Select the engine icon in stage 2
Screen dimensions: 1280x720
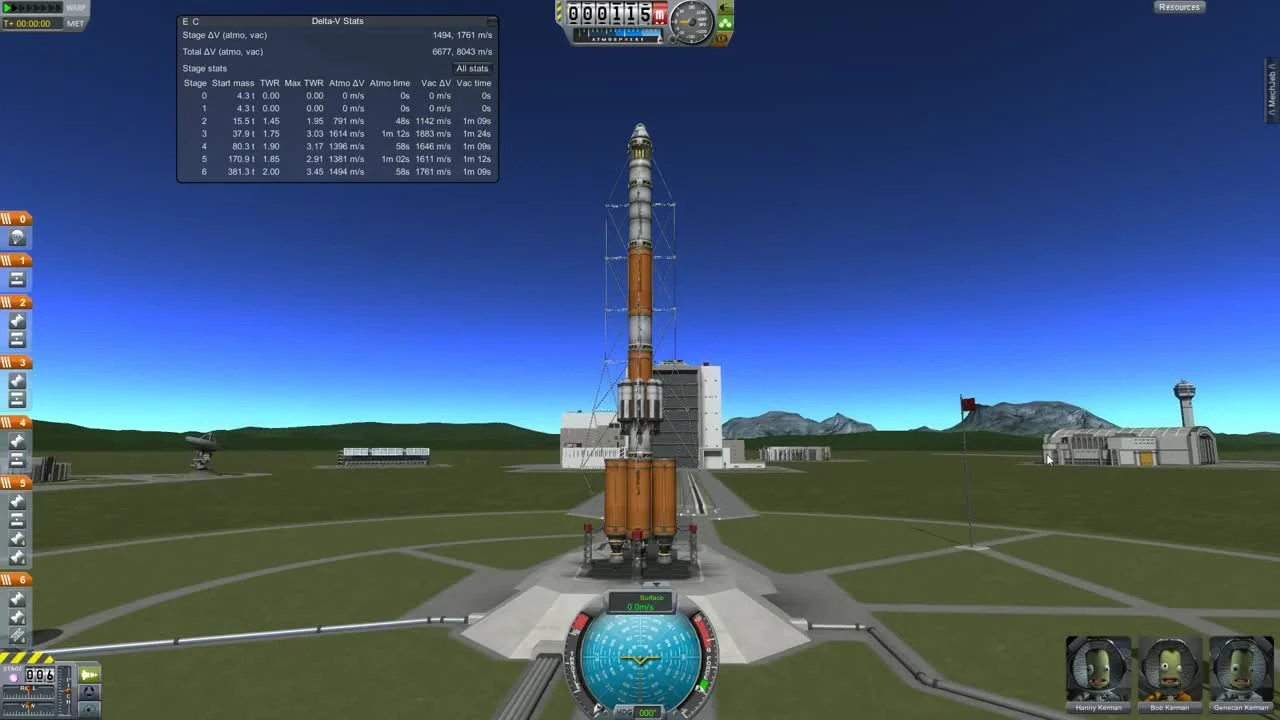pyautogui.click(x=17, y=321)
